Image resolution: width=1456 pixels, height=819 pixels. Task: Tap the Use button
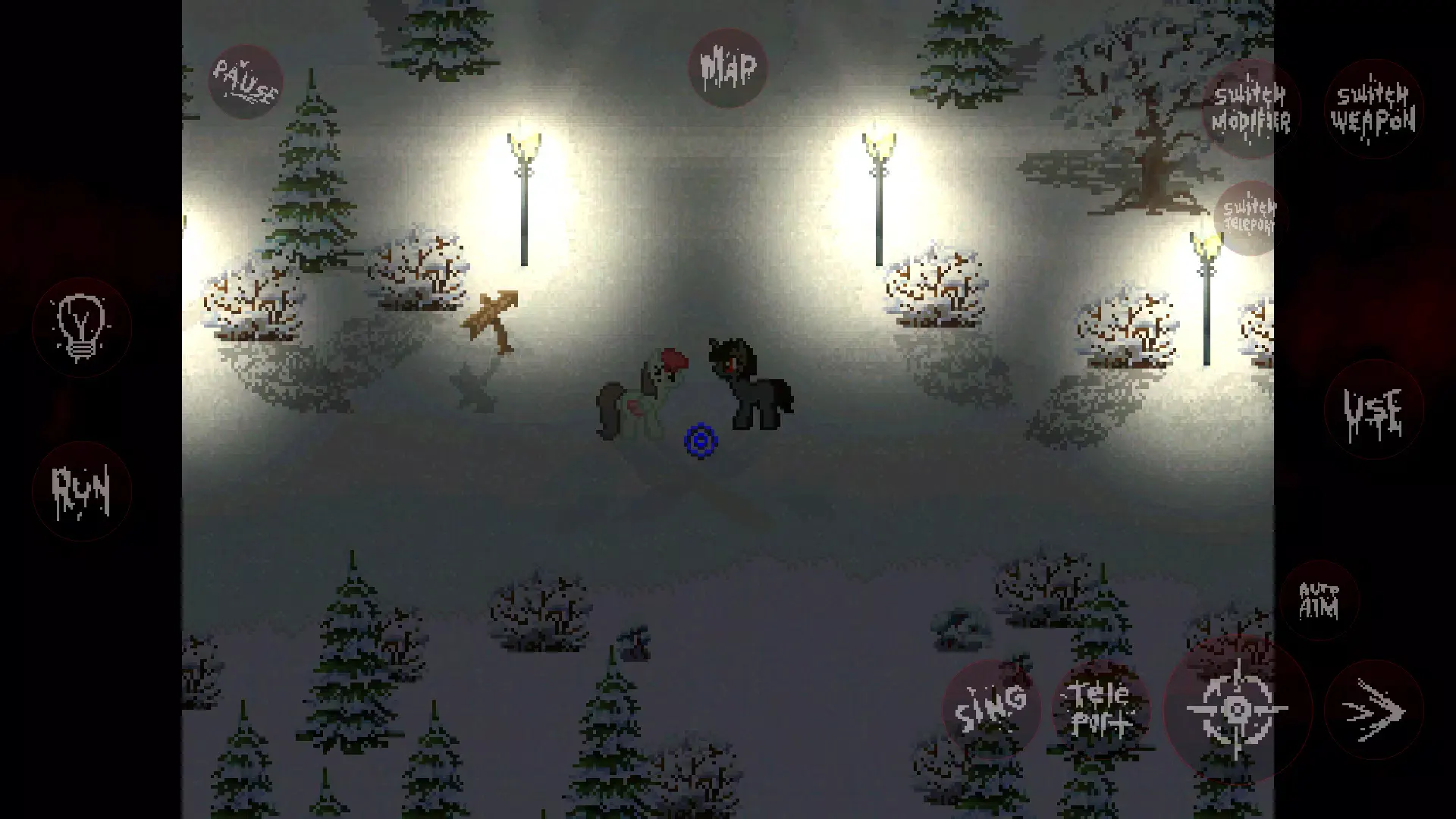(x=1373, y=410)
